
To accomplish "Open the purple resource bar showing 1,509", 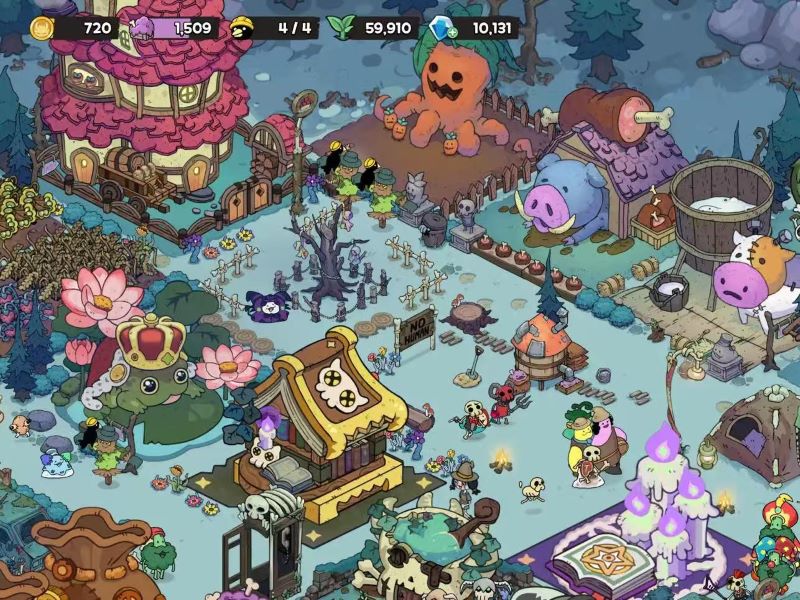I will [x=176, y=28].
